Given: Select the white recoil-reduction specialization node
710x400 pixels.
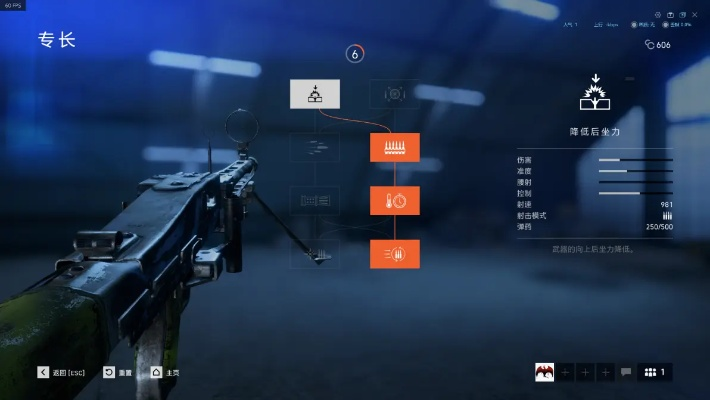Looking at the screenshot, I should [315, 94].
